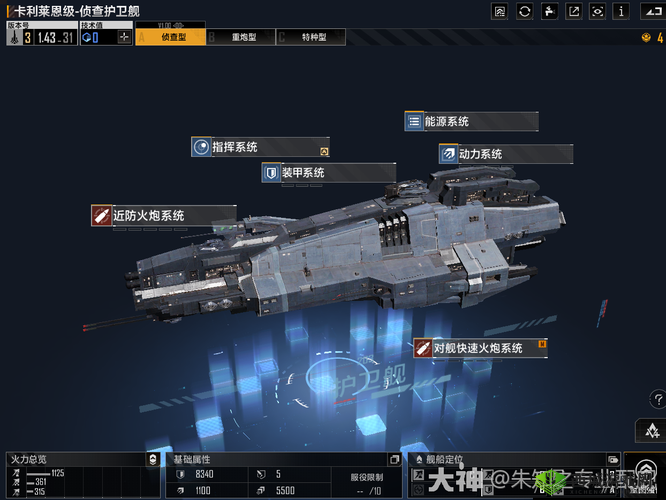Select the 侦查型 variant tab
The height and width of the screenshot is (500, 666).
172,37
